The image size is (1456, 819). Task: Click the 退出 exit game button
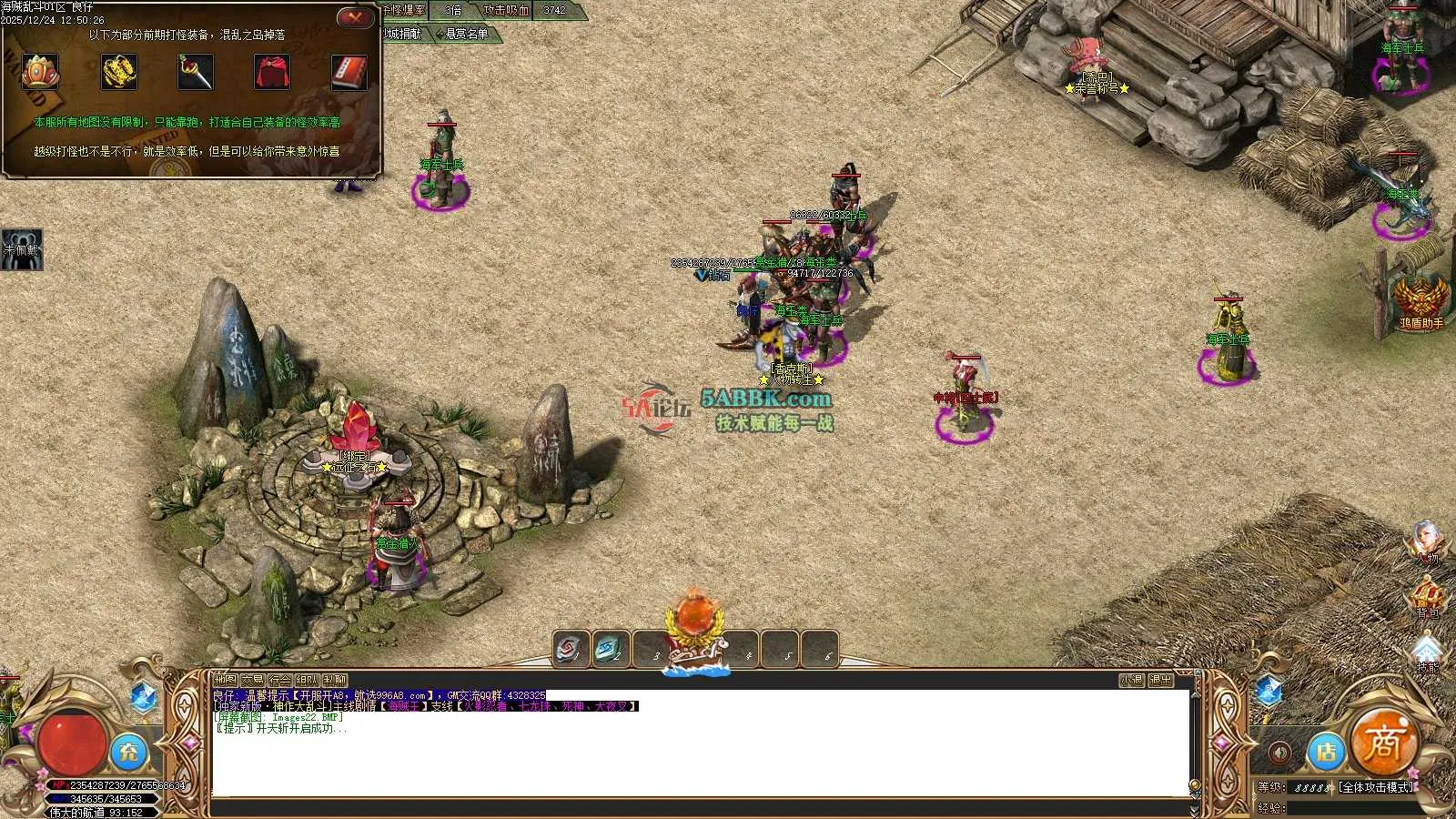pyautogui.click(x=1160, y=680)
